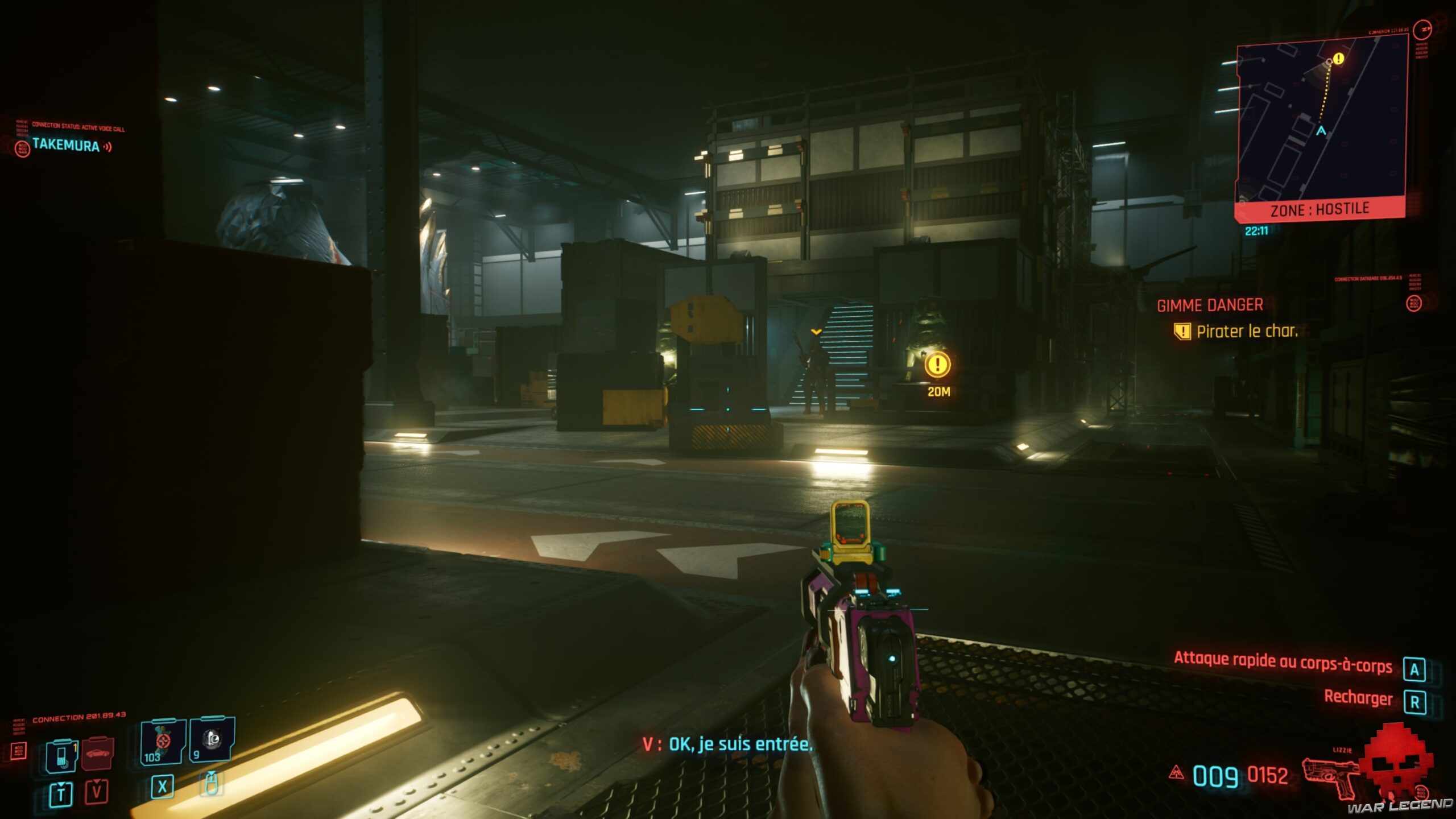The image size is (1456, 819).
Task: Select the phone quickslot icon
Action: [62, 756]
